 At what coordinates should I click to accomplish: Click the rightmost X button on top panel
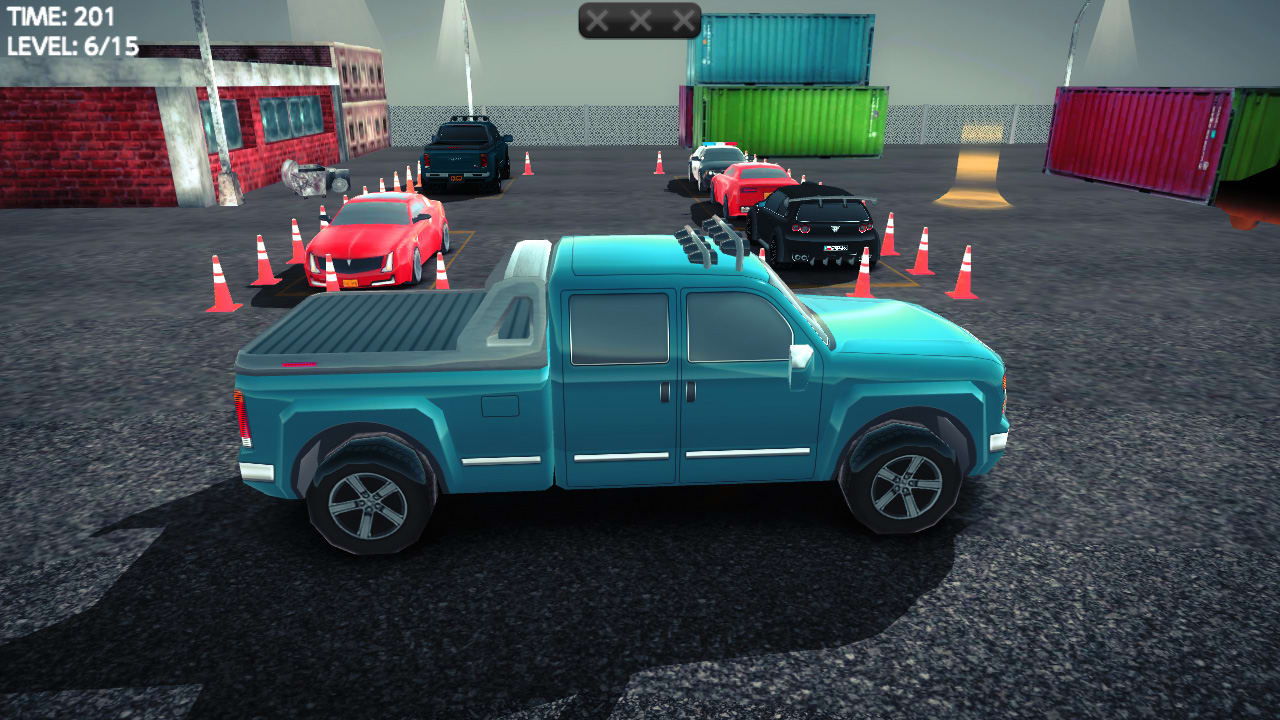(x=683, y=18)
